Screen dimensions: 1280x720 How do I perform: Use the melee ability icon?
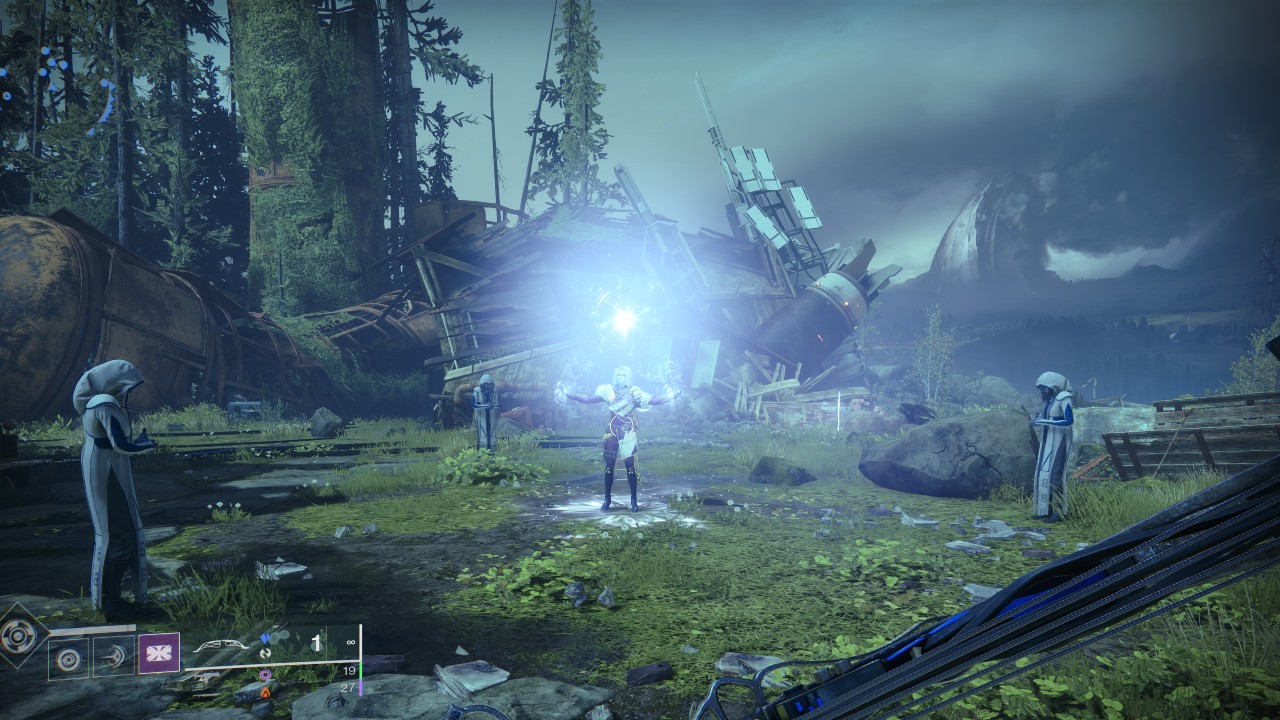(x=114, y=659)
